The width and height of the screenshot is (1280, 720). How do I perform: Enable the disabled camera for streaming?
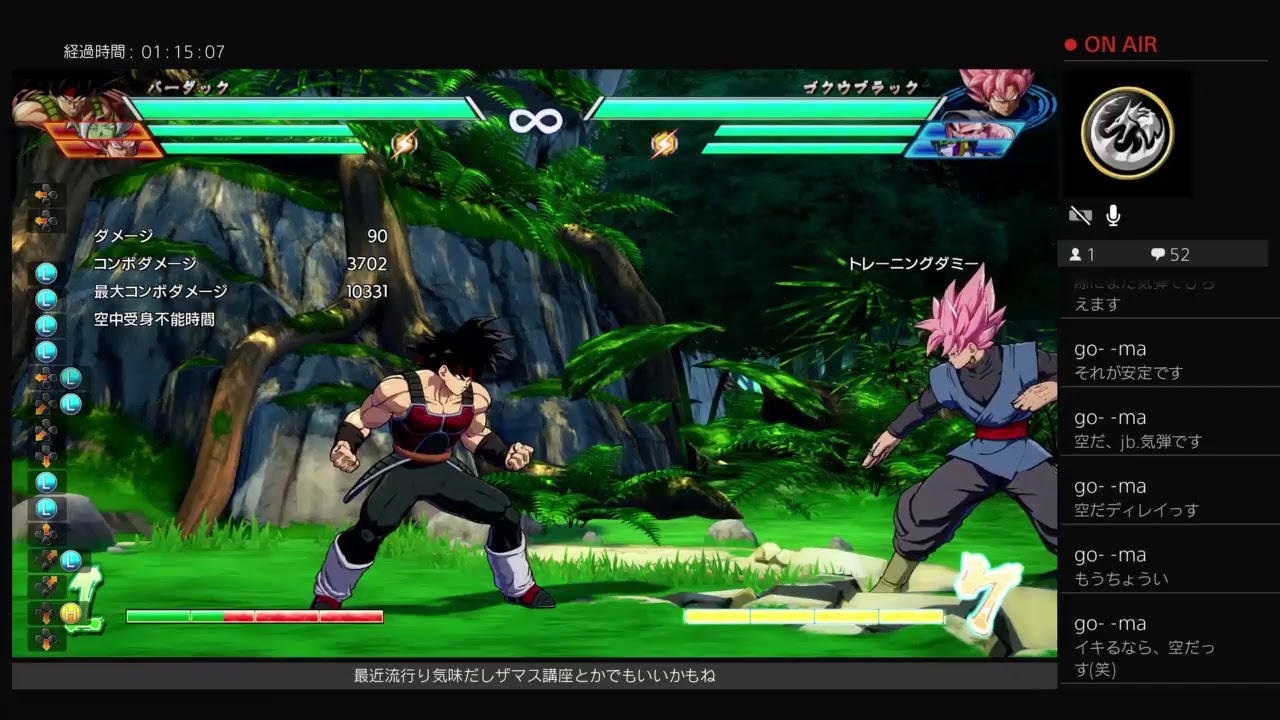click(1080, 214)
